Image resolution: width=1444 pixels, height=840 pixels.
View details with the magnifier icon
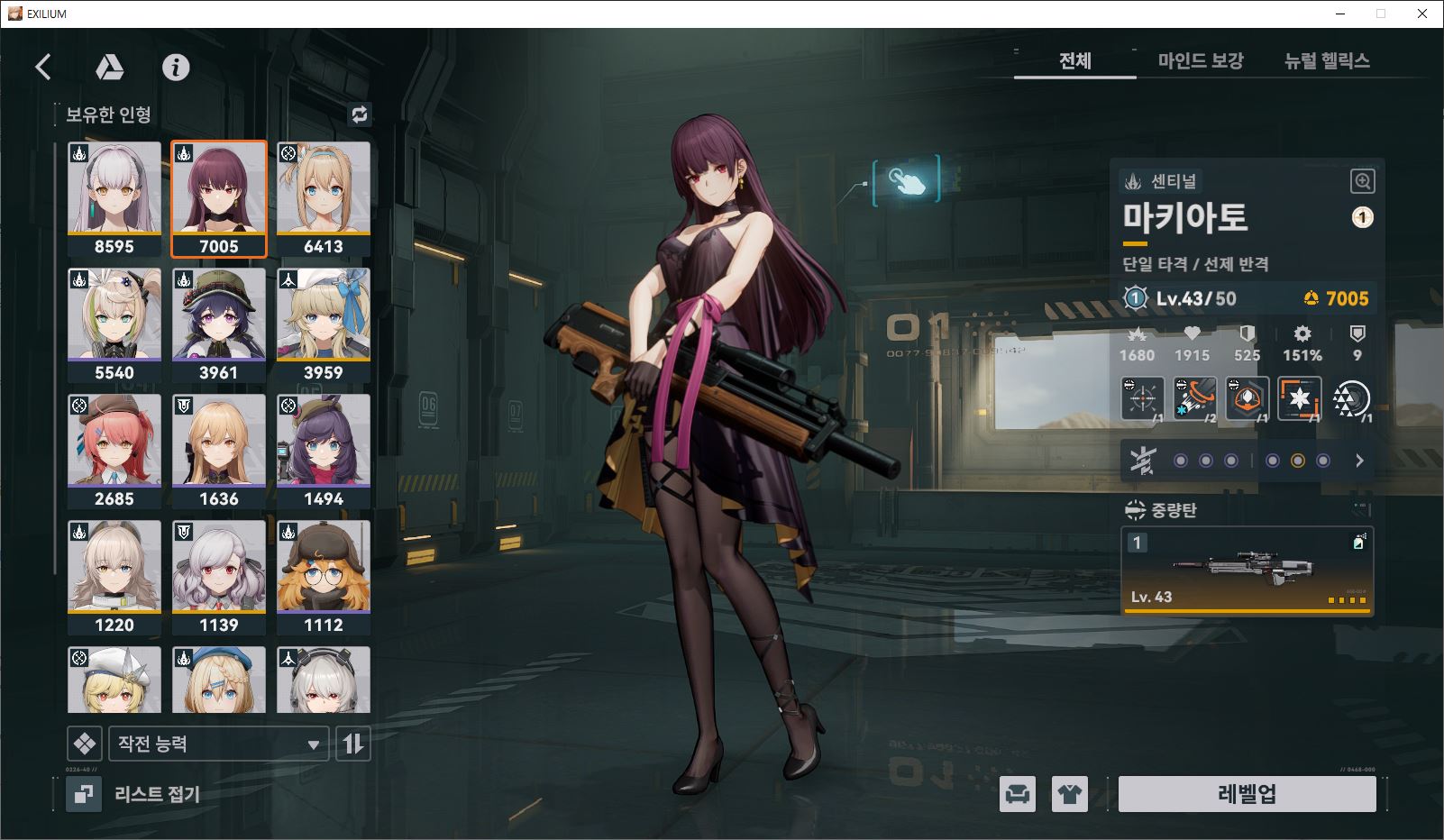1362,181
